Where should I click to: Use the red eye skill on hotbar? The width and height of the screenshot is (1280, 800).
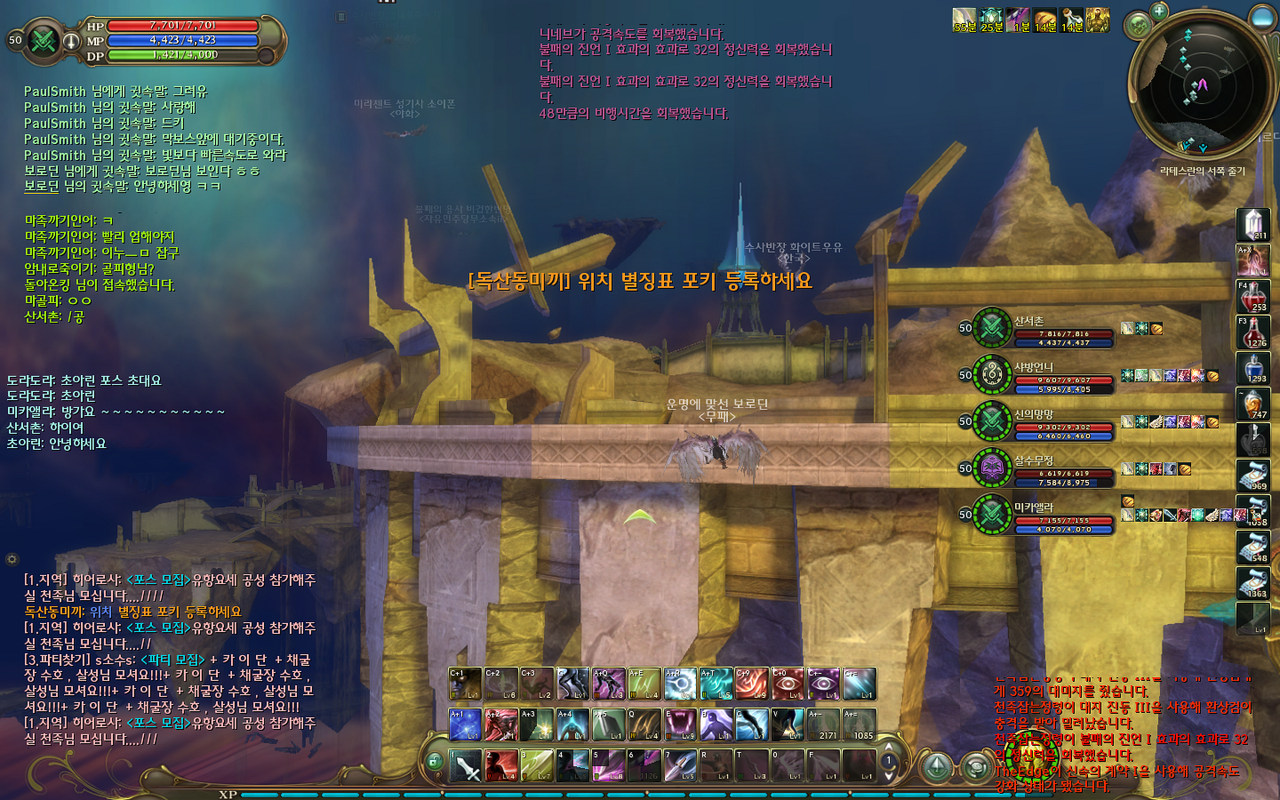point(788,683)
